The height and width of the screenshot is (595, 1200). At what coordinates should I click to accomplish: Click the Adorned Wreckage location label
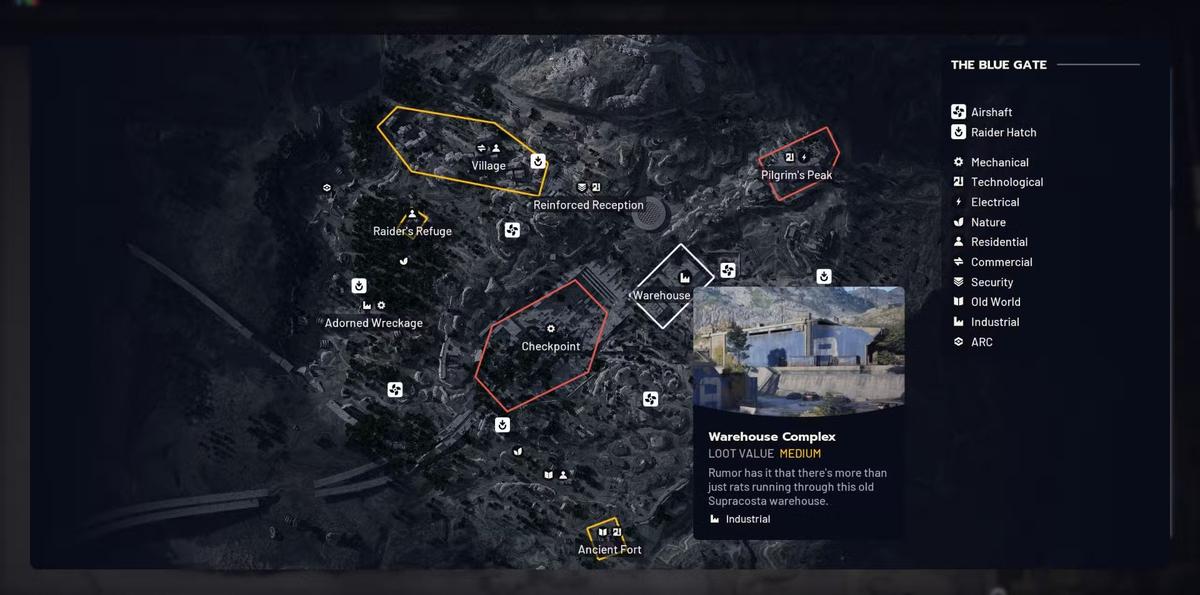373,323
